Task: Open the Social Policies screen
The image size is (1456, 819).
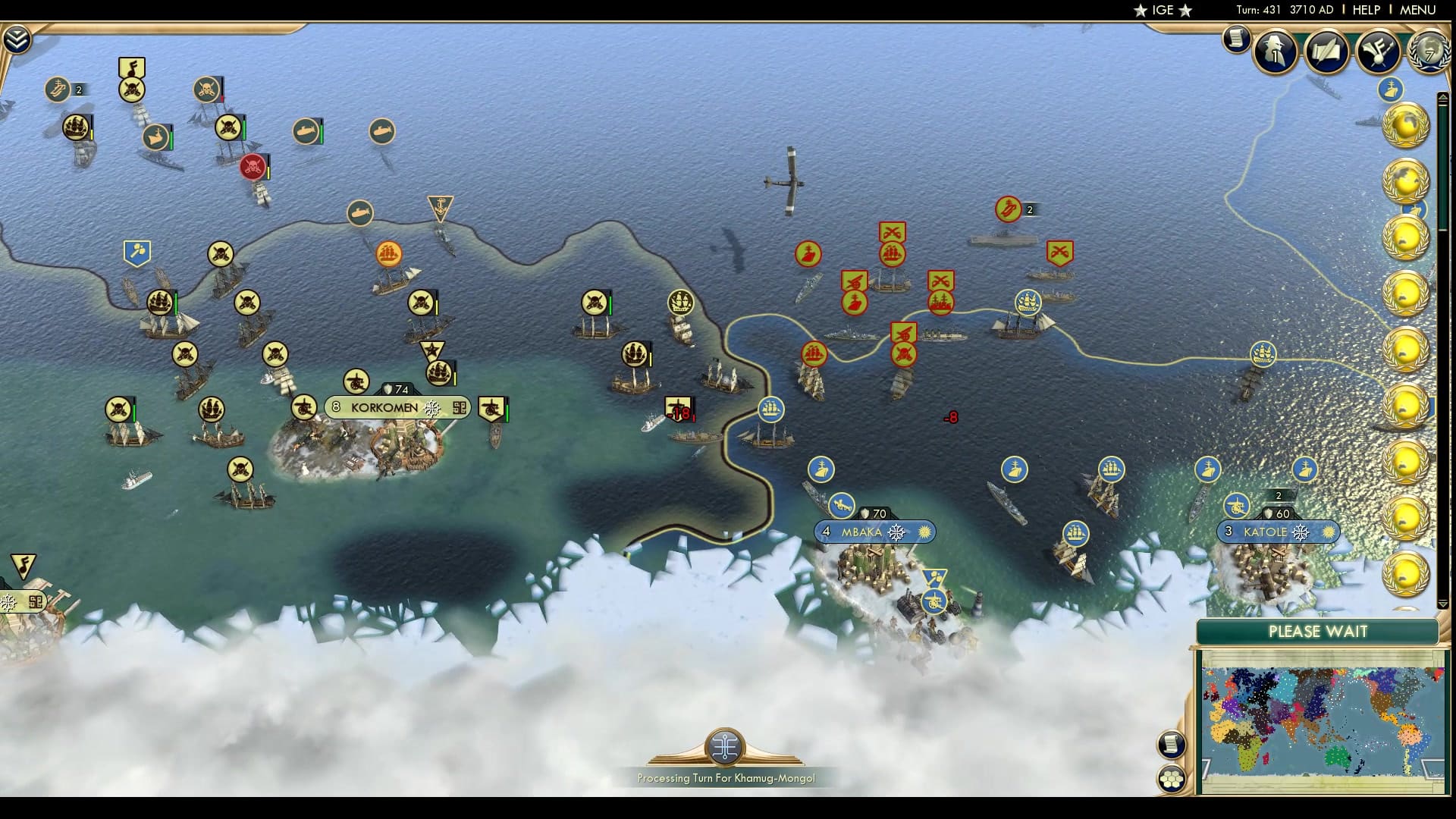Action: click(x=1327, y=52)
